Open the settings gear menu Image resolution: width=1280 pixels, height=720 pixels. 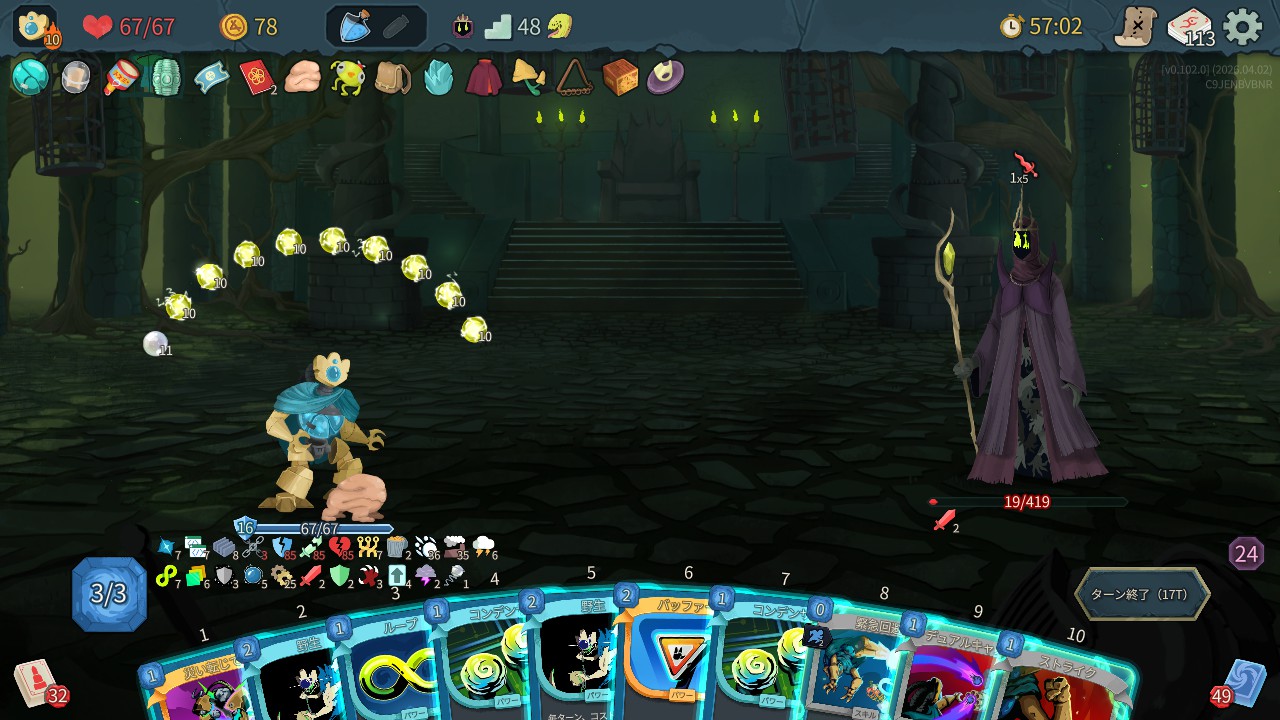tap(1243, 26)
